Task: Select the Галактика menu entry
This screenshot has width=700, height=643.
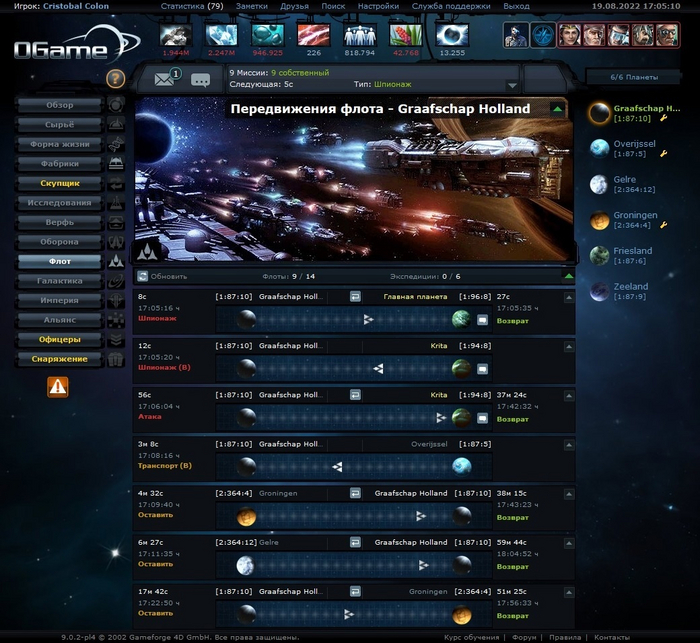Action: point(59,281)
